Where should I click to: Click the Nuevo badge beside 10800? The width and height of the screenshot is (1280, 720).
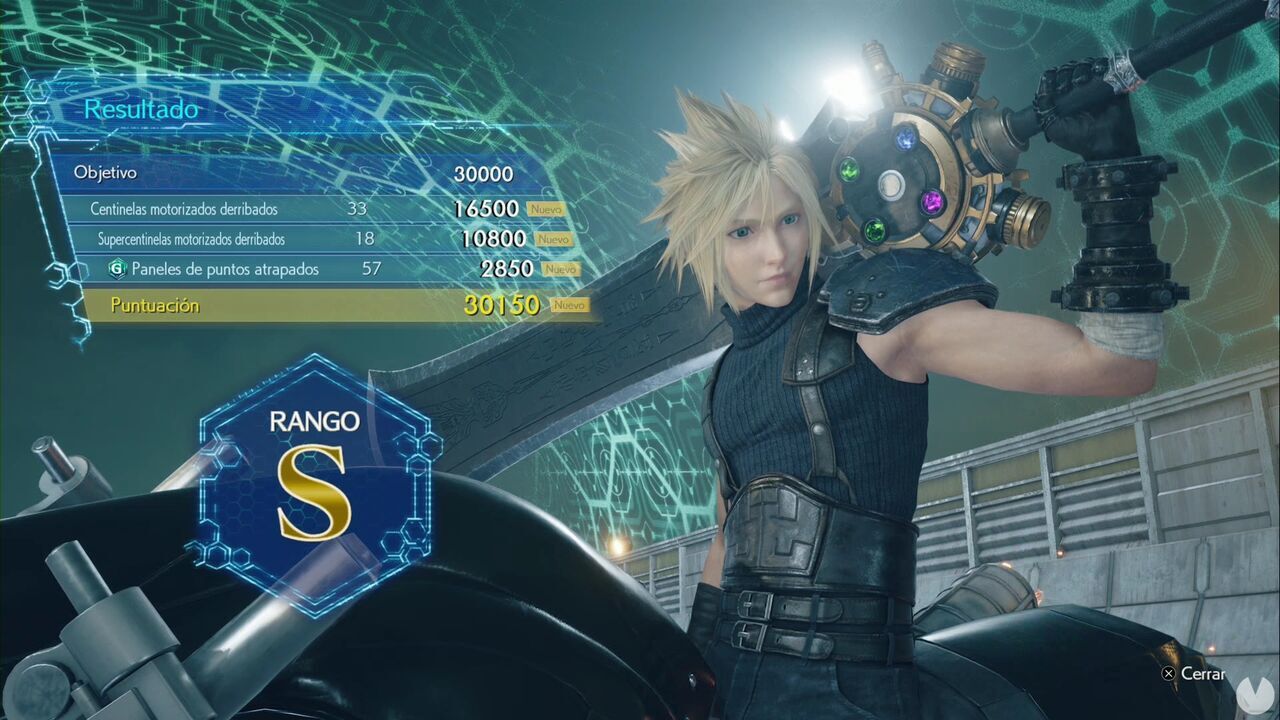[553, 240]
